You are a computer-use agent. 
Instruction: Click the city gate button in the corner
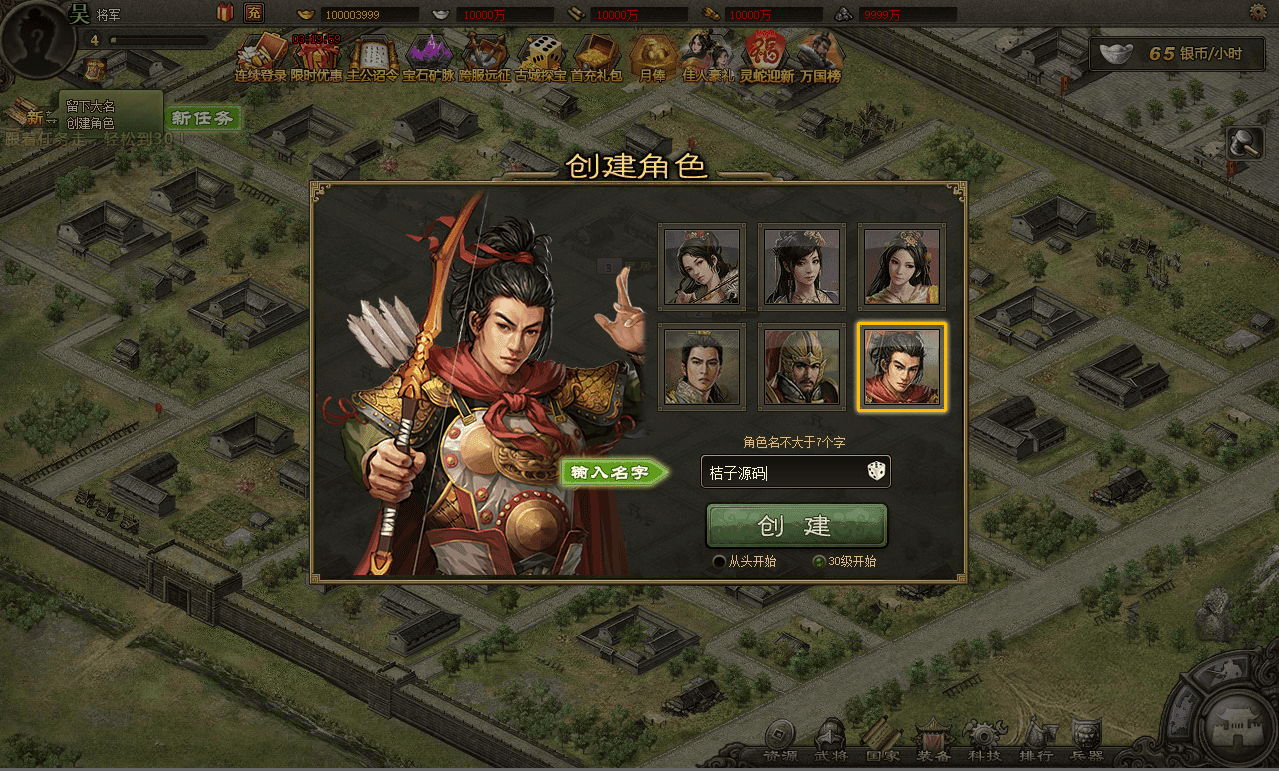pyautogui.click(x=1239, y=726)
